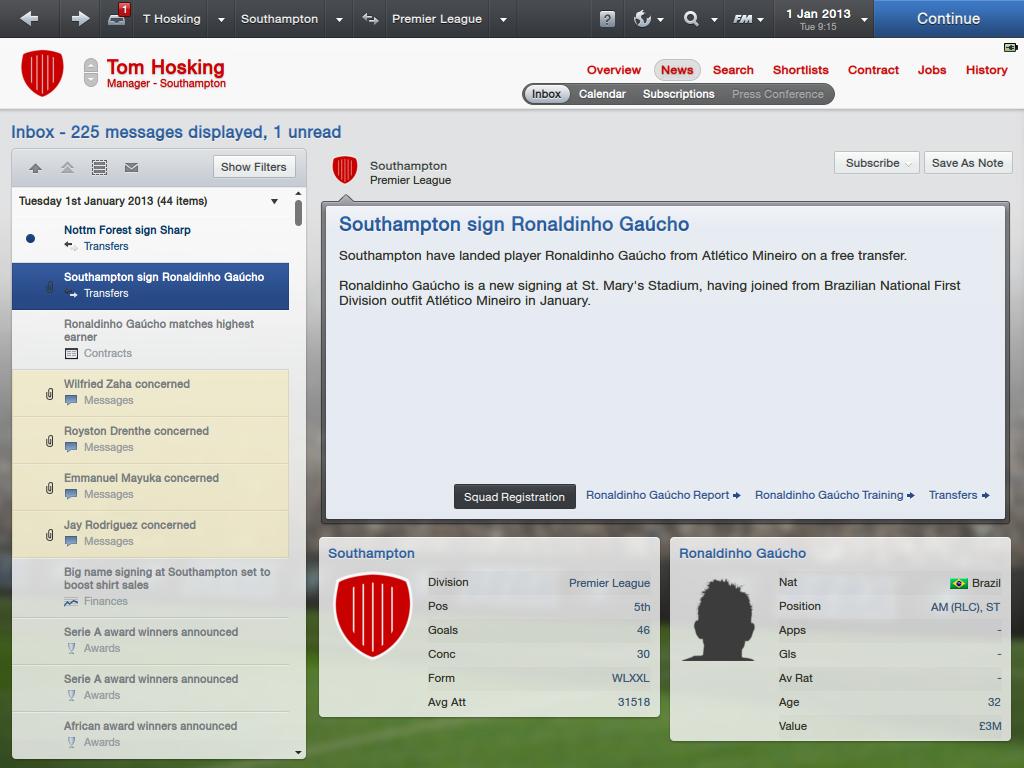Switch to the Calendar sub-tab
Screen dimensions: 1024x768
coord(602,94)
